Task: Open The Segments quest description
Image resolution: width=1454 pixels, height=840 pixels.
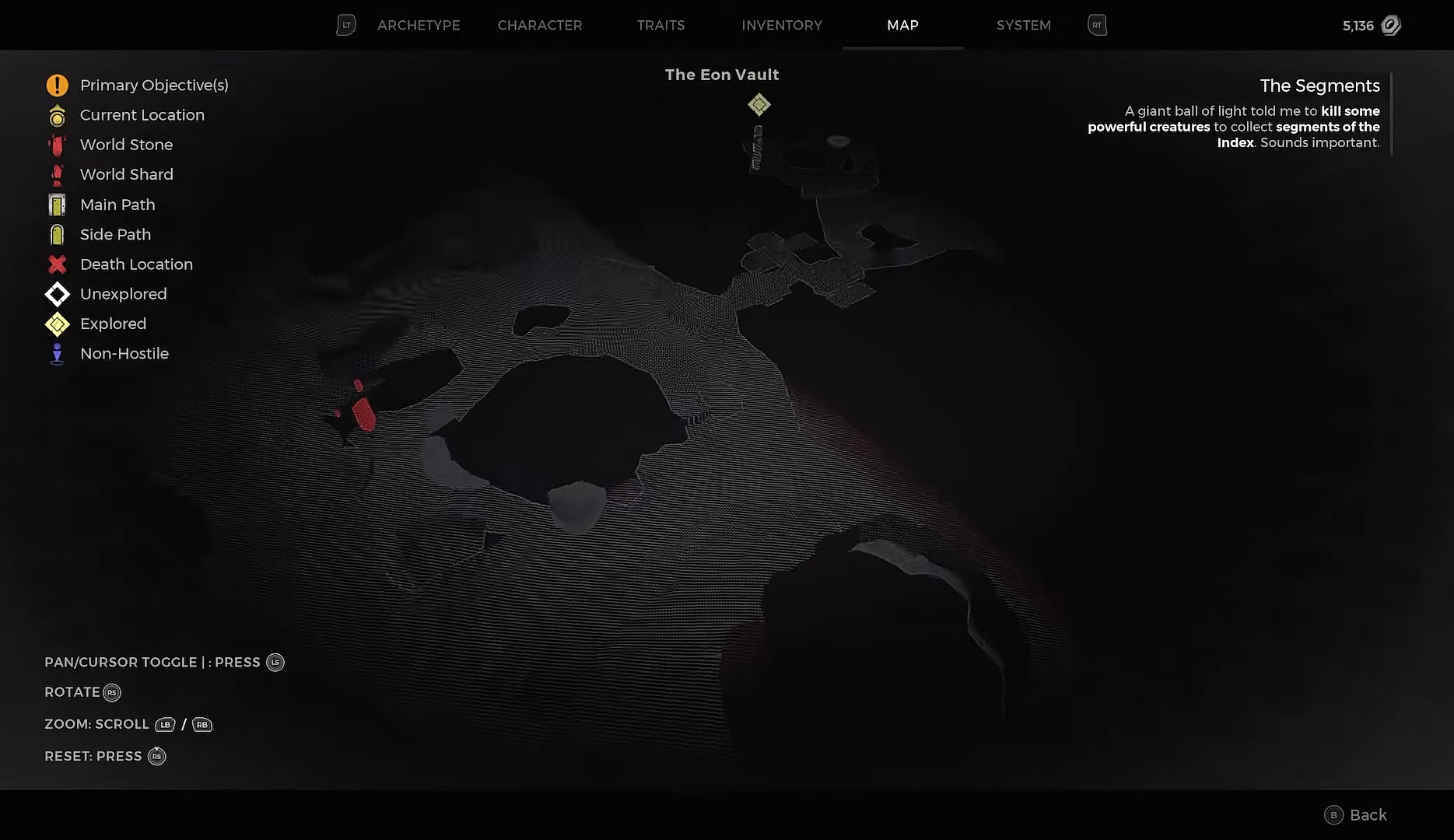Action: click(1319, 86)
